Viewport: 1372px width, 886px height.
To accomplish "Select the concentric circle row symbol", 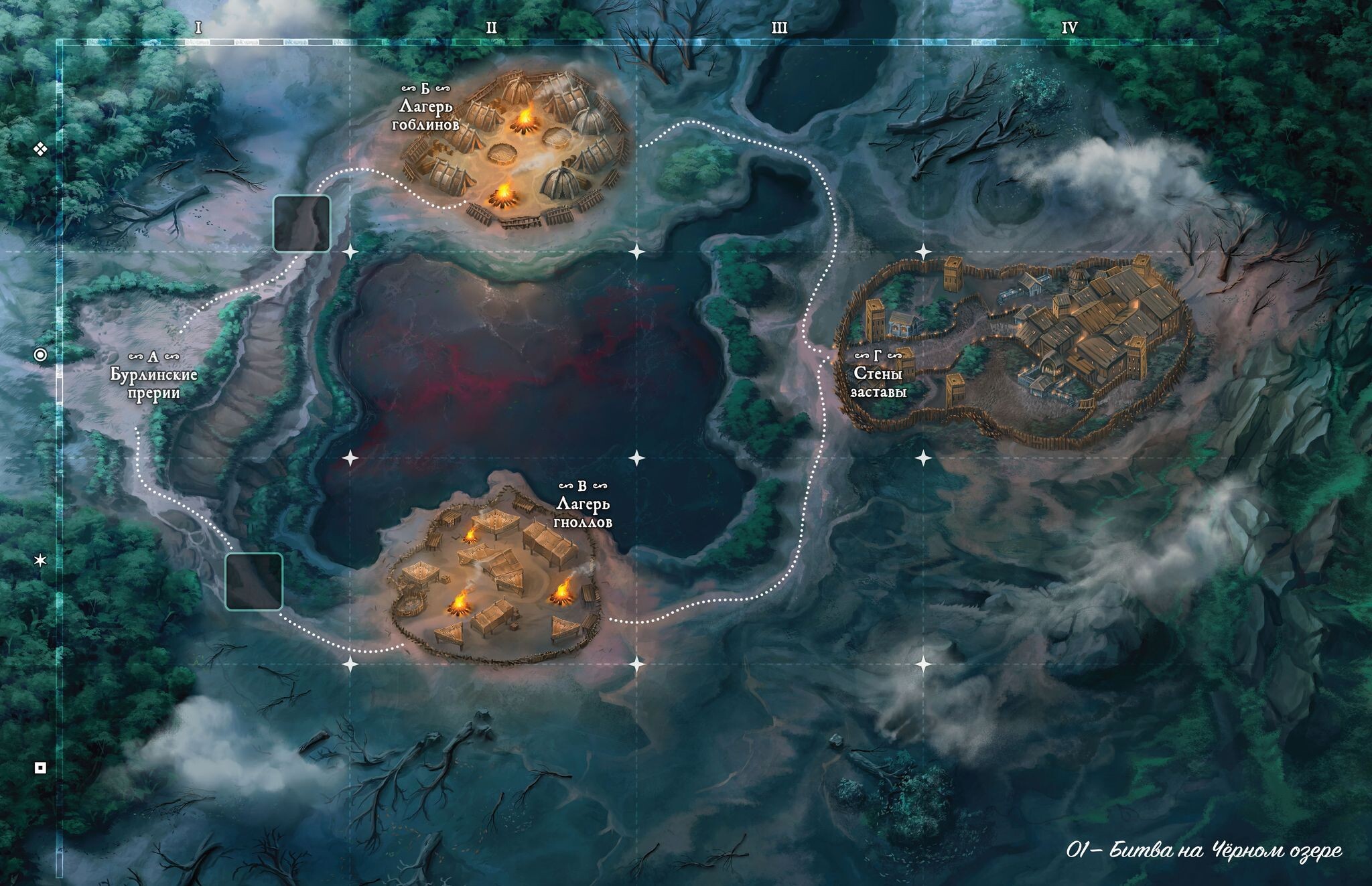I will click(x=41, y=355).
